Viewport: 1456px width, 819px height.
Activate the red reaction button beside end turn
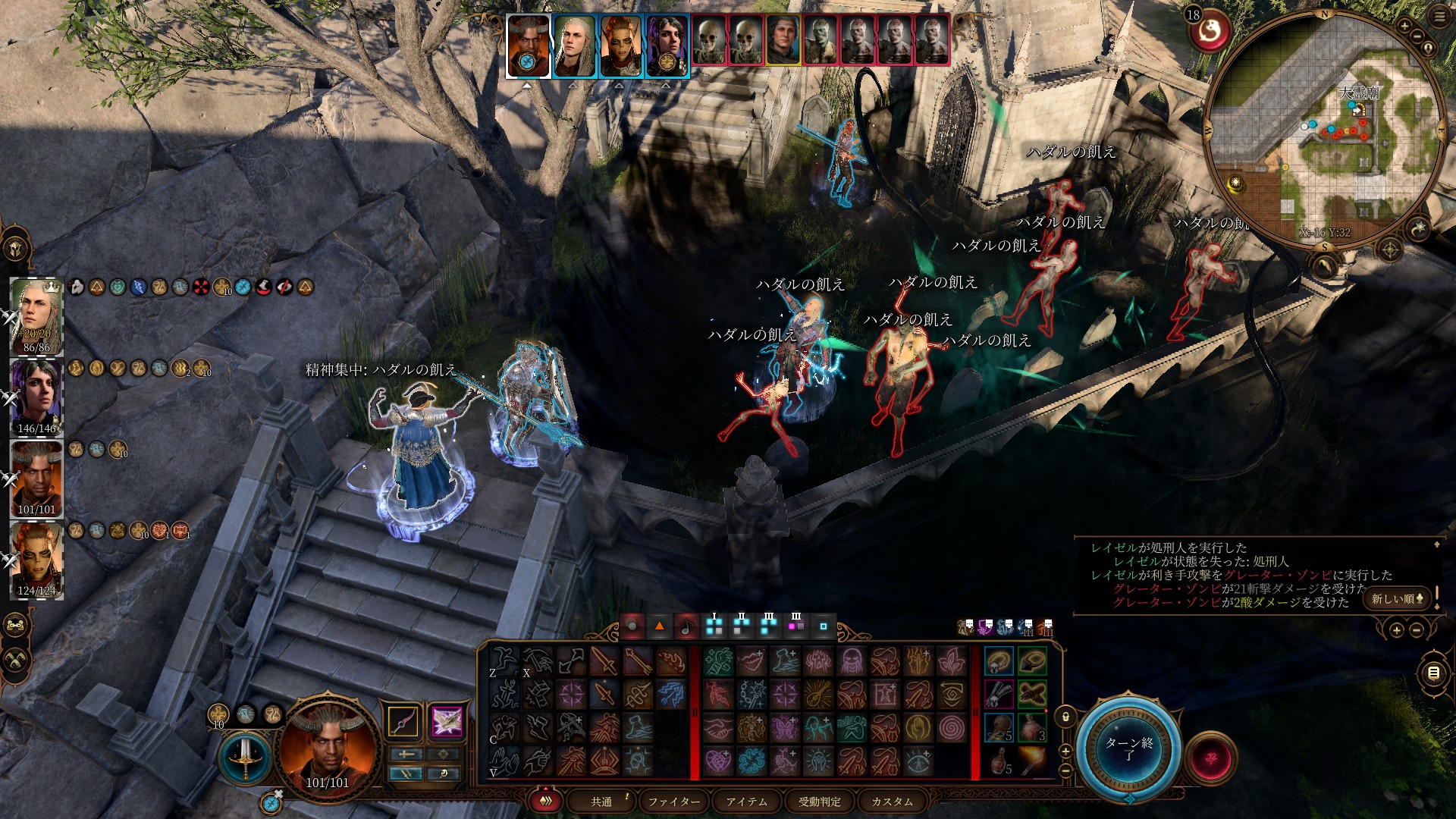point(1210,758)
